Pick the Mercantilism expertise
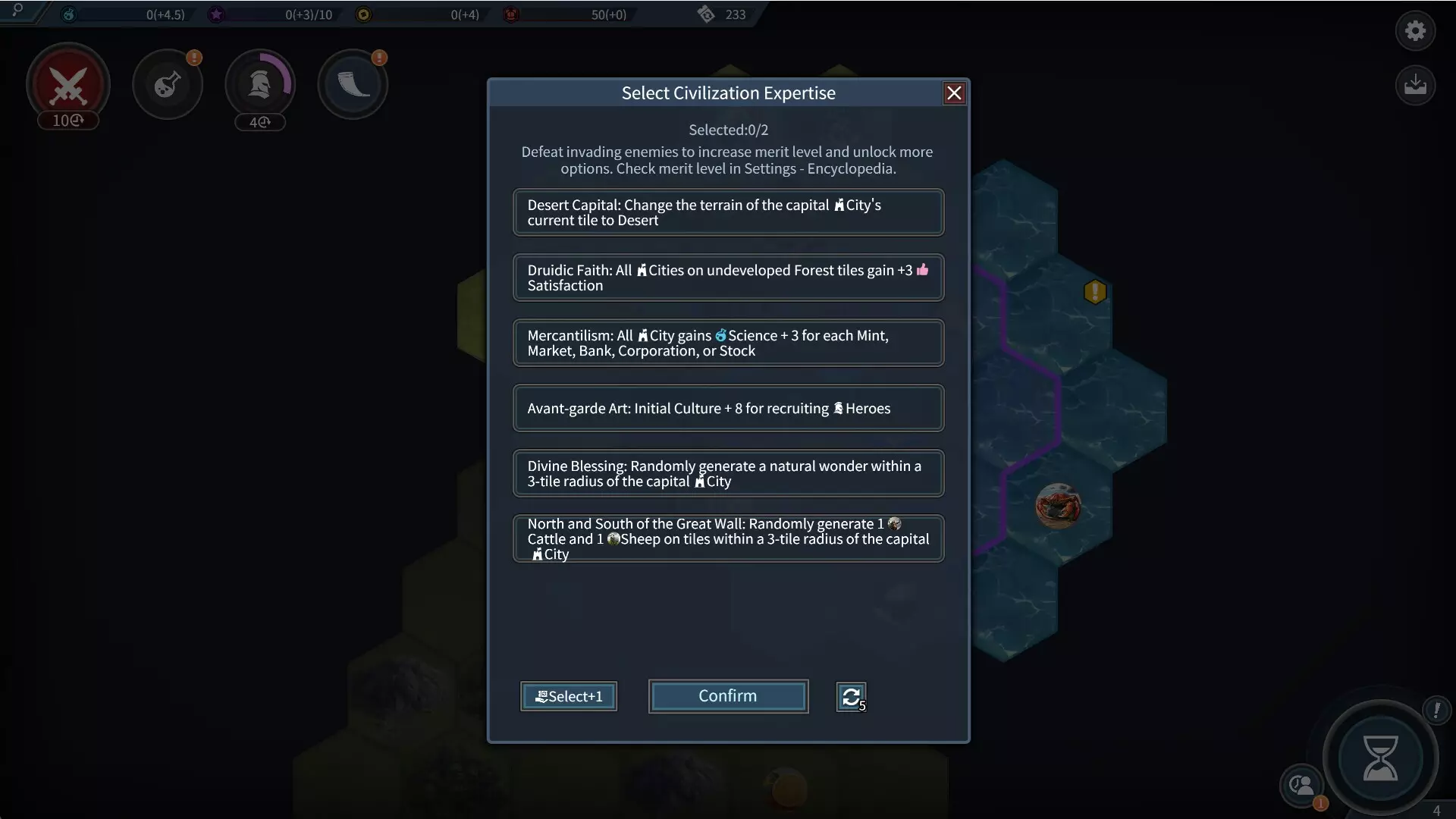This screenshot has width=1456, height=819. (x=728, y=343)
